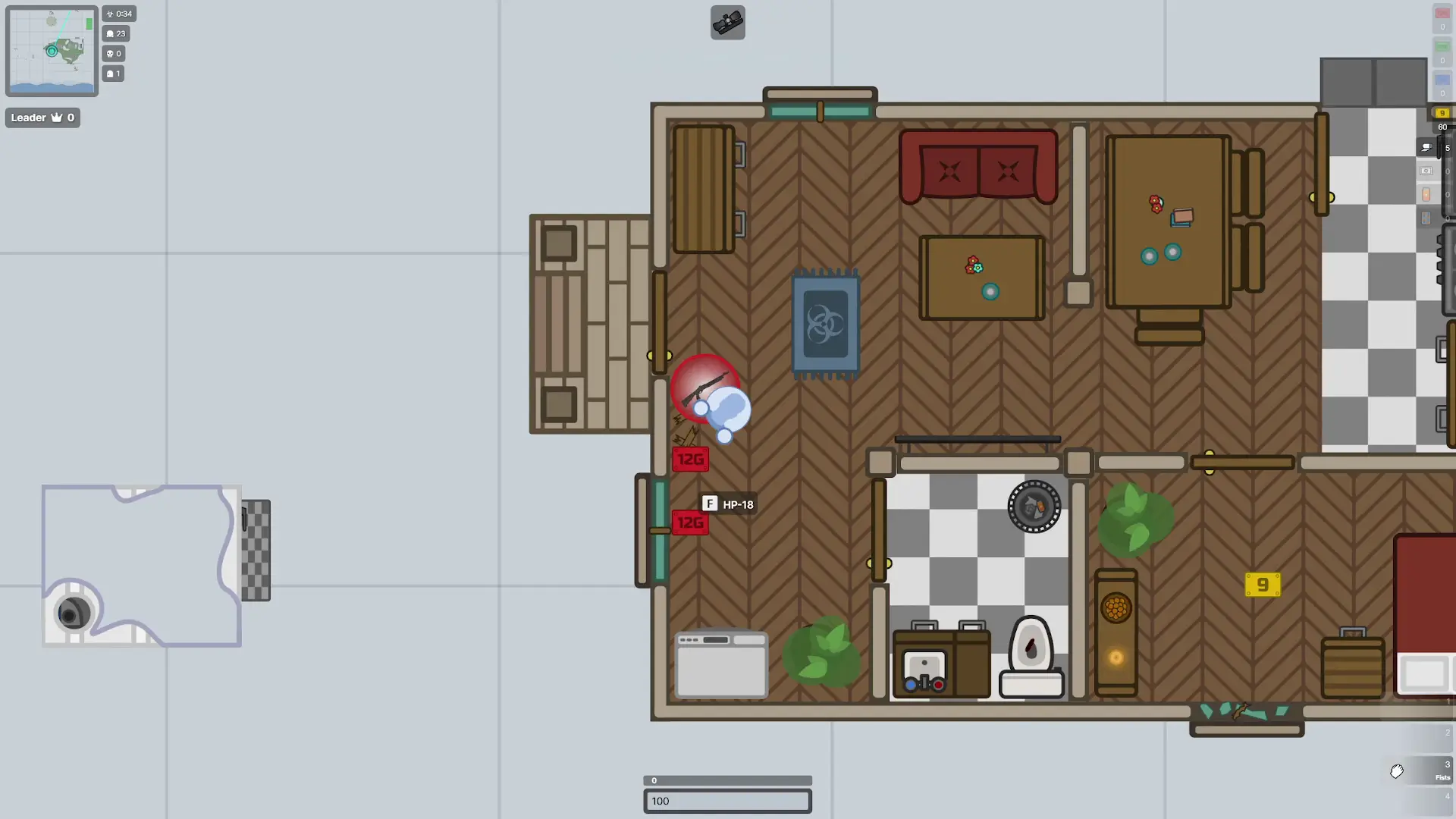Click the yellow 9mm ammo indicator showing 60

click(x=1442, y=113)
